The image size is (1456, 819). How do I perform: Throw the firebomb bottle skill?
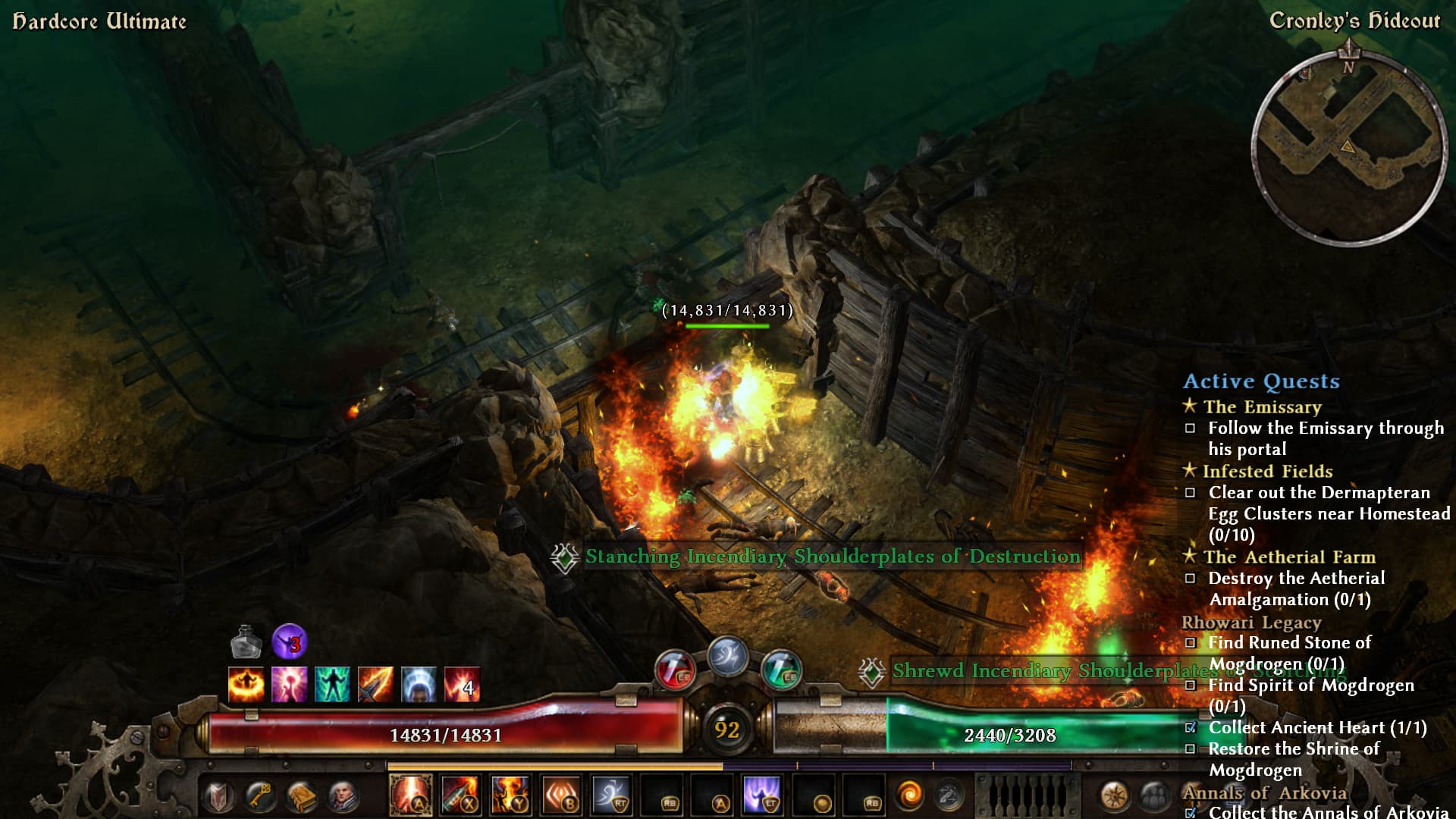460,795
